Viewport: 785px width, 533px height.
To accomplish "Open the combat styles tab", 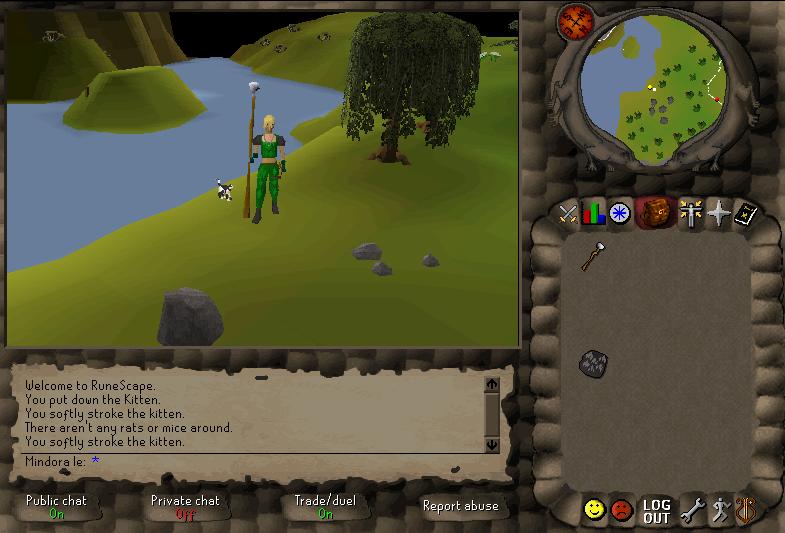I will [568, 213].
